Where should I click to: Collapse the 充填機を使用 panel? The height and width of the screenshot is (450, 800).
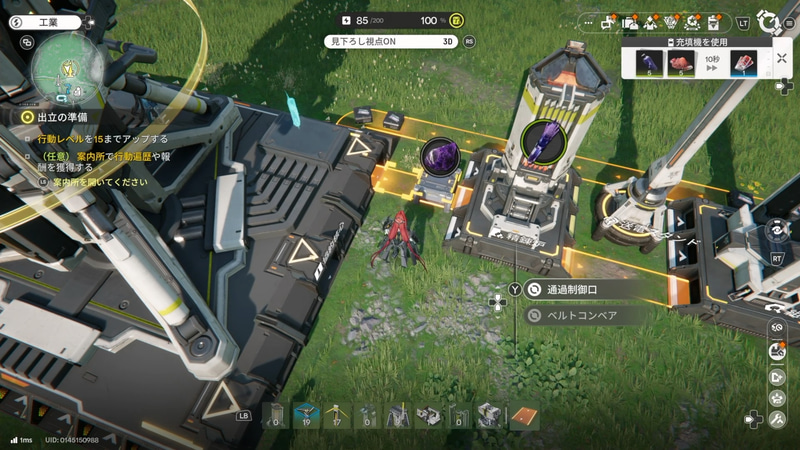tap(781, 58)
